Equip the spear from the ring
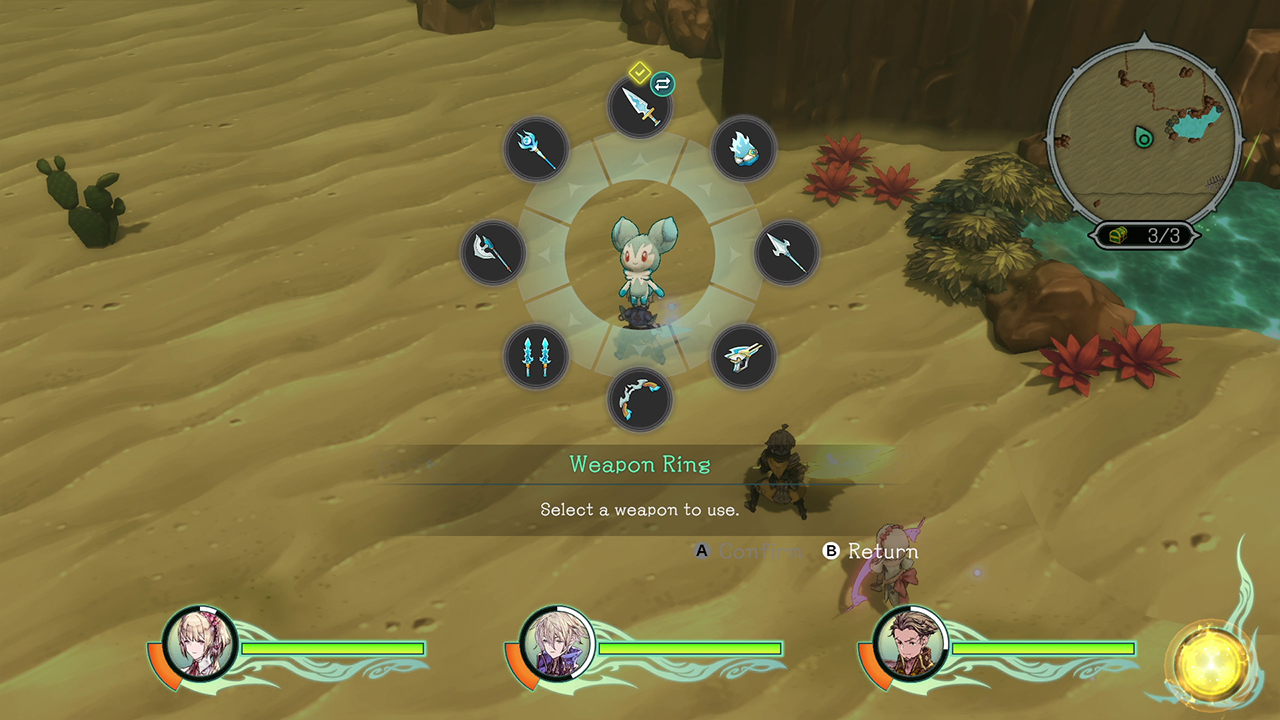Image resolution: width=1280 pixels, height=720 pixels. pos(786,253)
